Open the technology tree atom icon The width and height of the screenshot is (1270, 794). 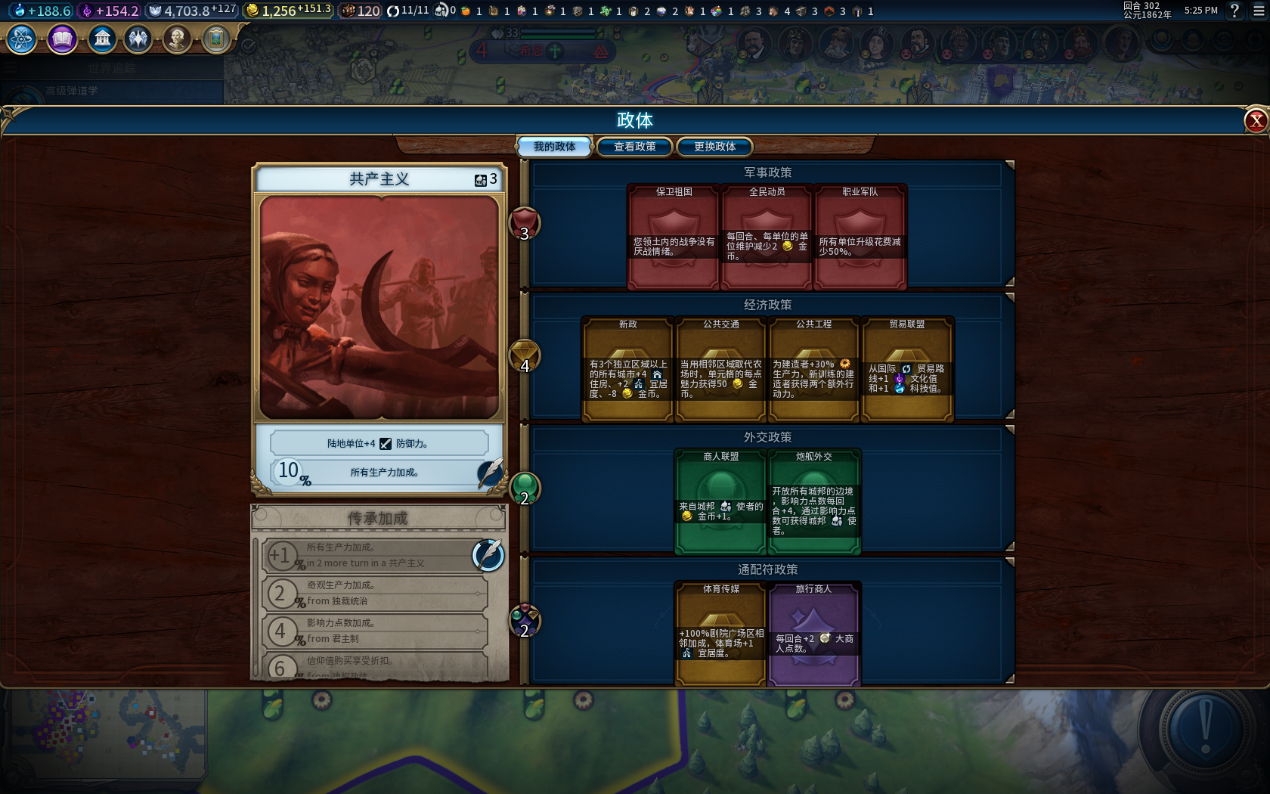point(22,39)
